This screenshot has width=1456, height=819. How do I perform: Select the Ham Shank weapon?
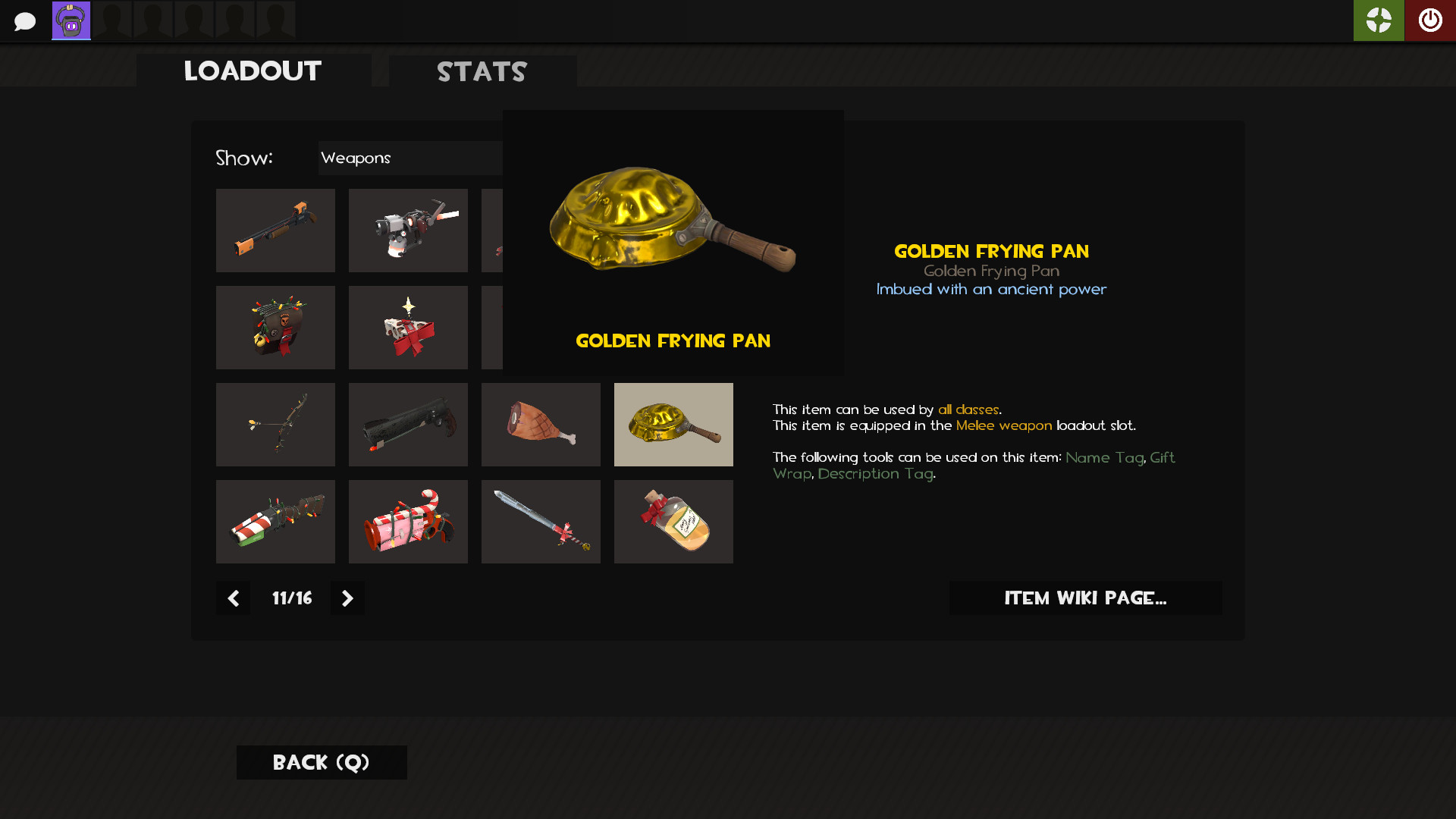541,425
